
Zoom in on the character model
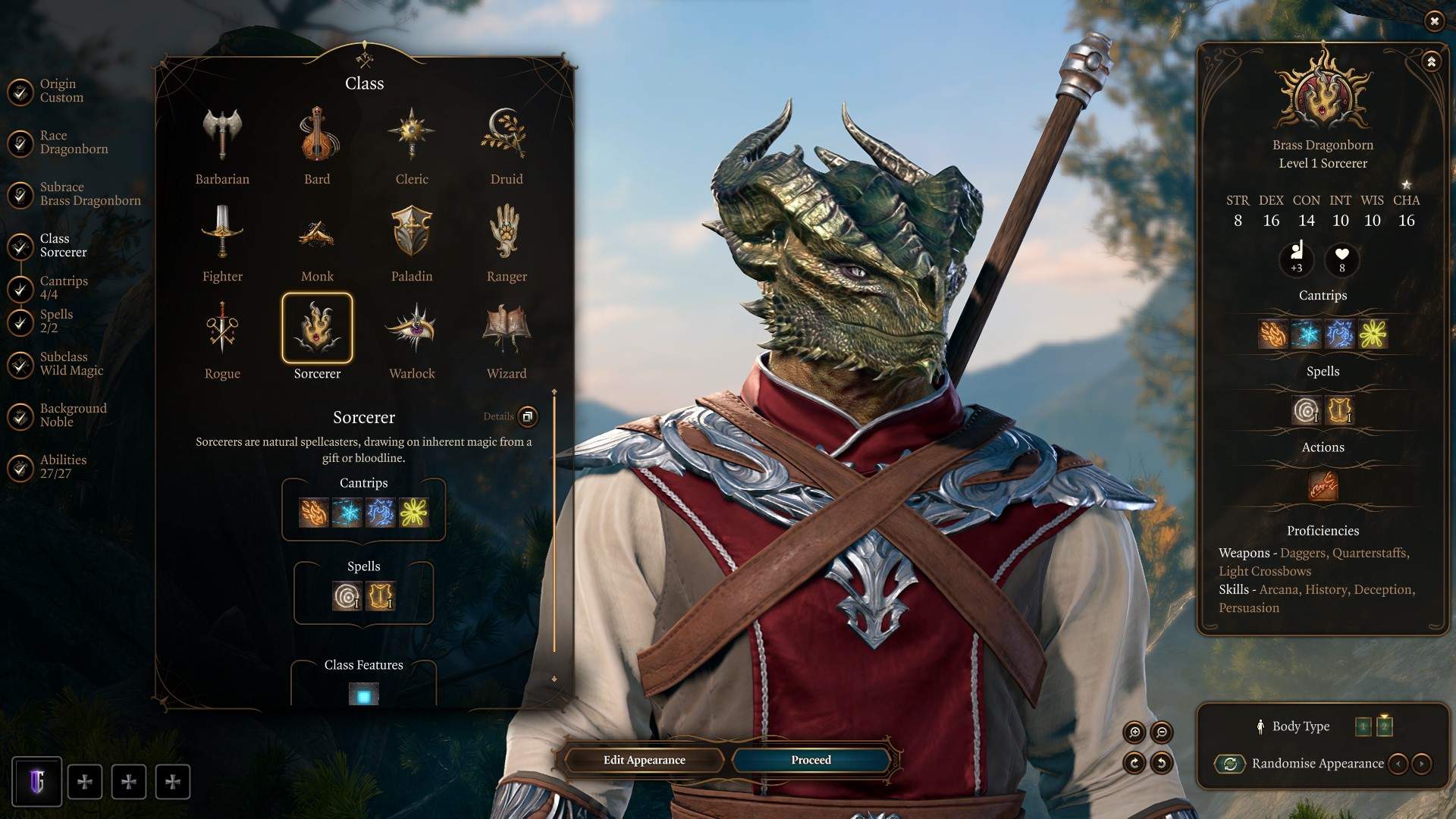coord(1134,732)
